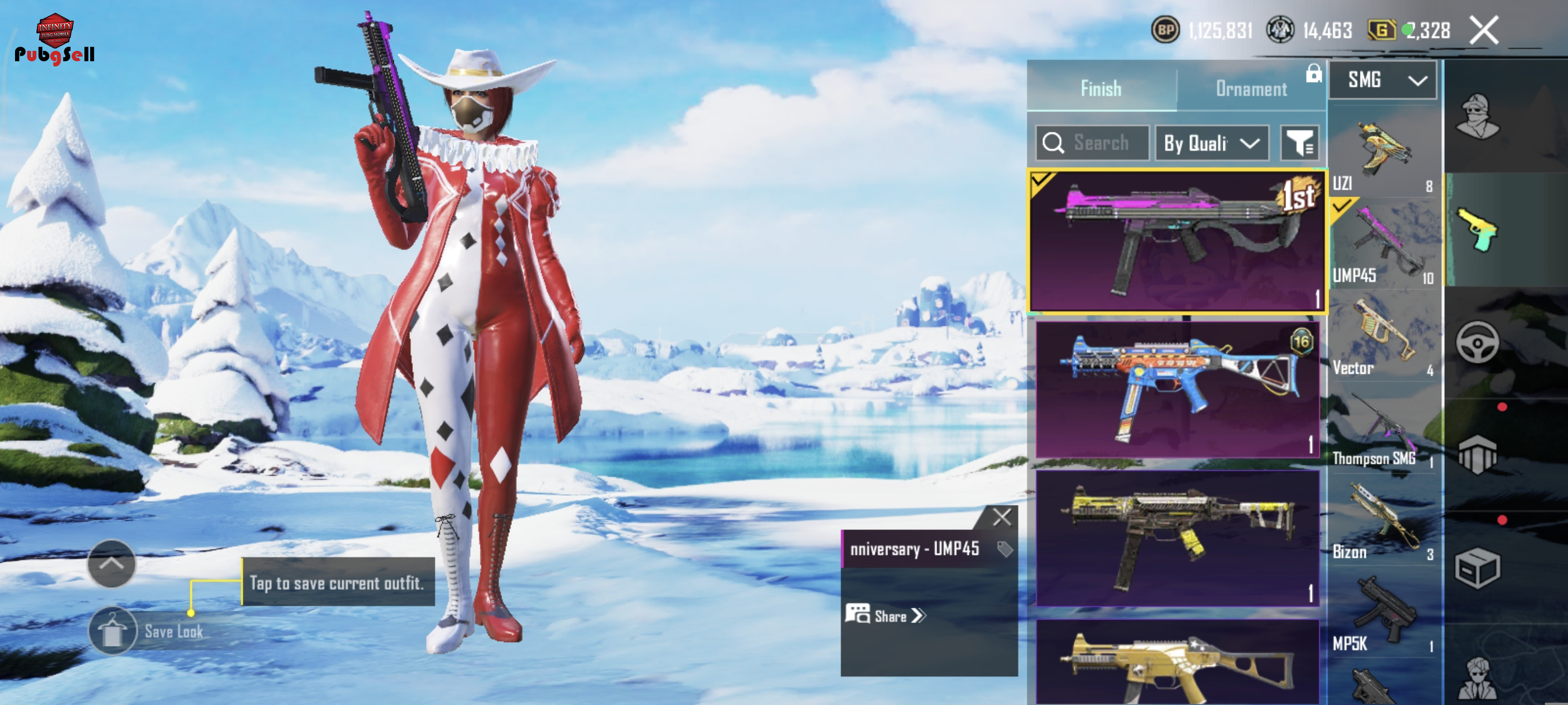Select UZI in the weapon list

pos(1382,152)
